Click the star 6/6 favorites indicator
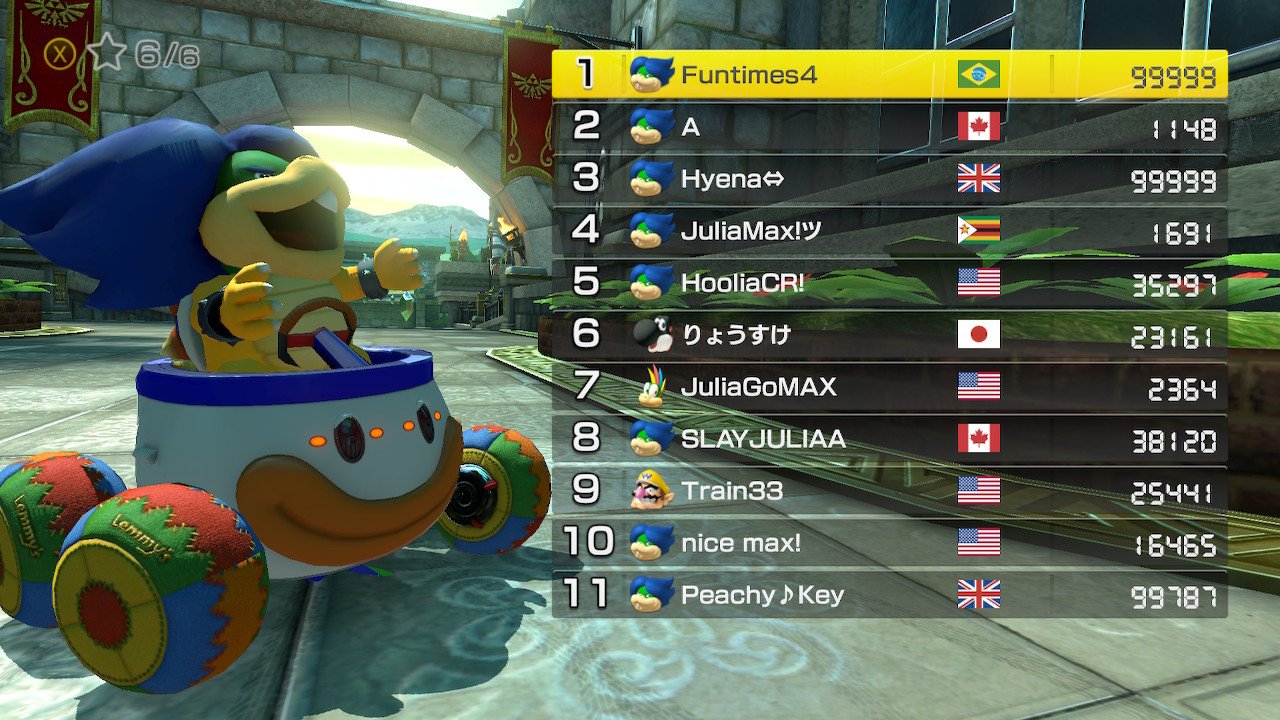The width and height of the screenshot is (1280, 720). point(143,54)
